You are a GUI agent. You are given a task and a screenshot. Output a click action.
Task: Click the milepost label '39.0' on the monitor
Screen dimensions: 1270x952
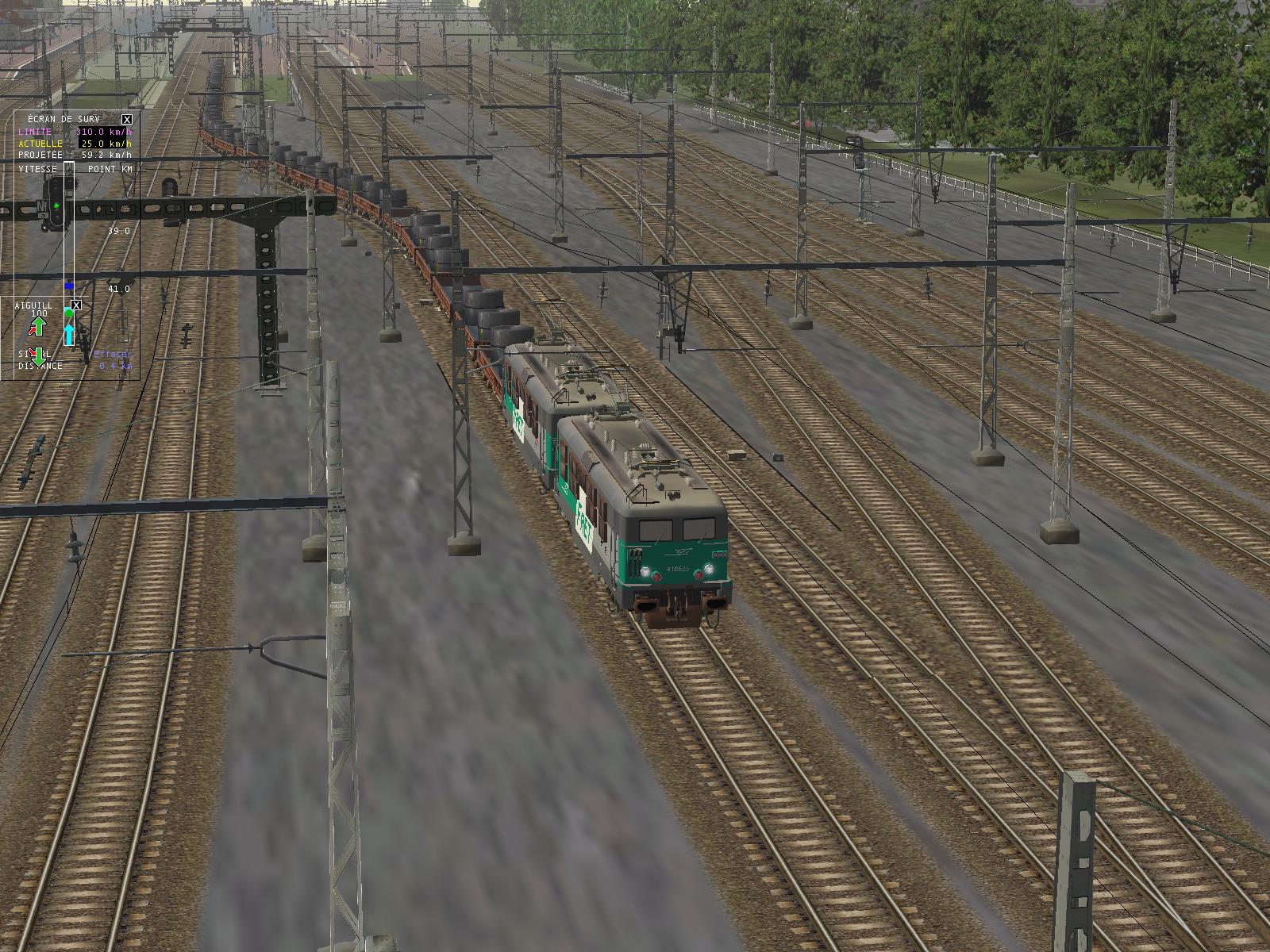point(119,230)
